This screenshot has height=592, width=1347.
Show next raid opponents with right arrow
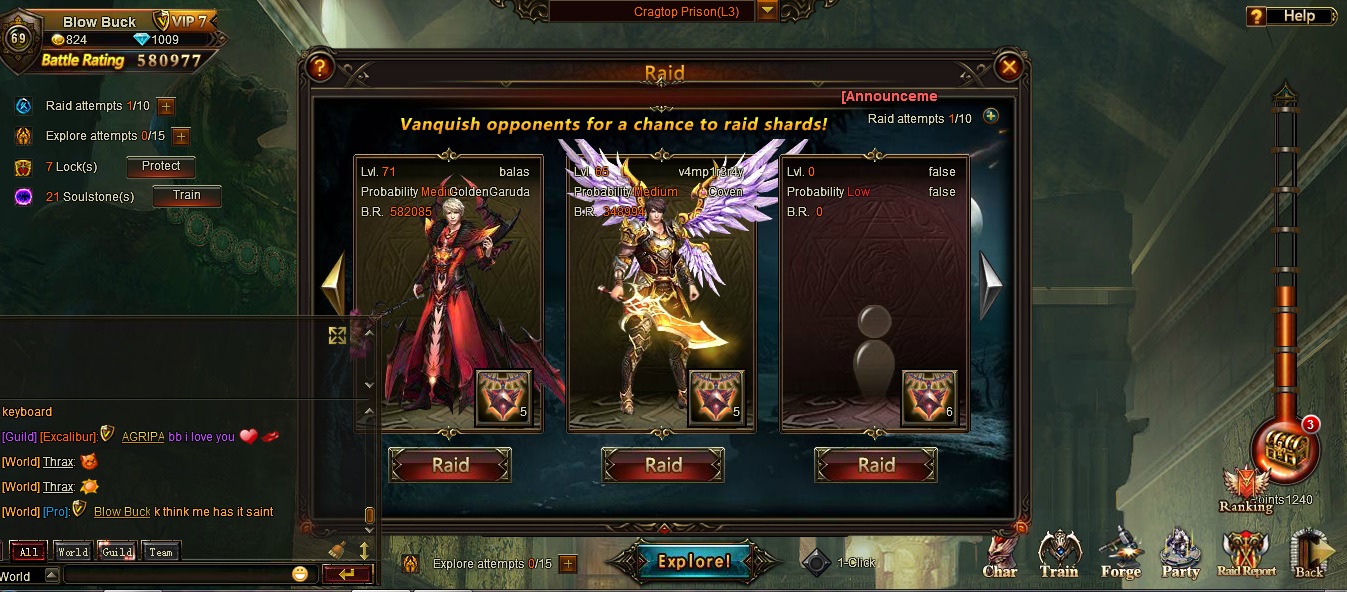coord(989,285)
